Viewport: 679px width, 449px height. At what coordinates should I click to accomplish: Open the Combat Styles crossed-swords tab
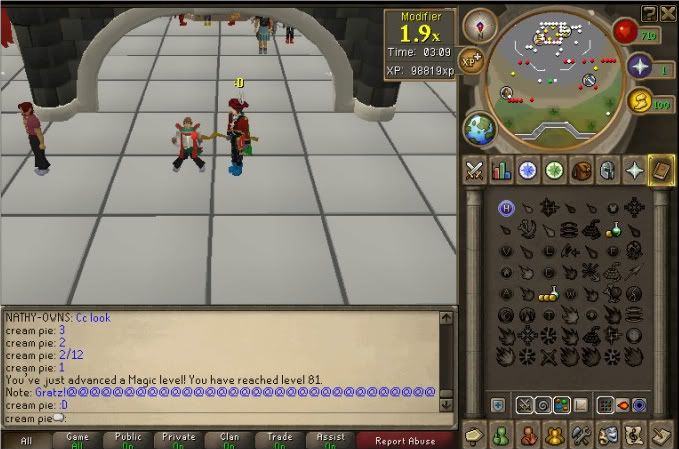coord(475,170)
